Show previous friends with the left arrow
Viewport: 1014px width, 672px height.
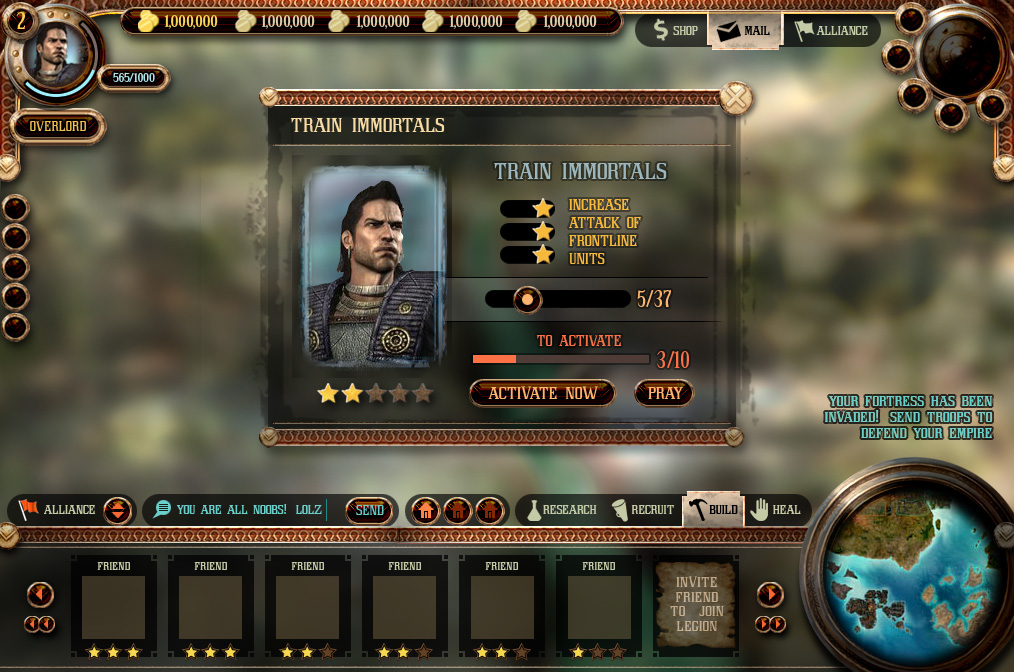(x=40, y=595)
